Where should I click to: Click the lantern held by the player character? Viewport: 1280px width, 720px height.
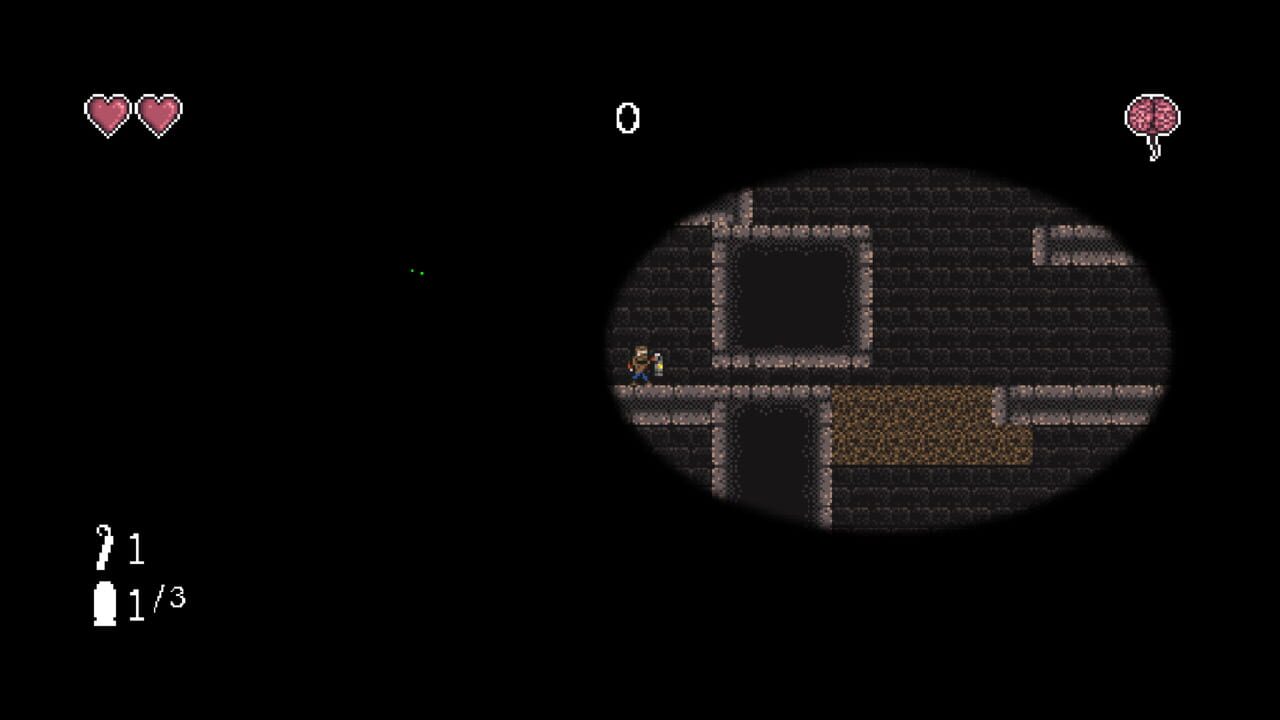pos(657,366)
